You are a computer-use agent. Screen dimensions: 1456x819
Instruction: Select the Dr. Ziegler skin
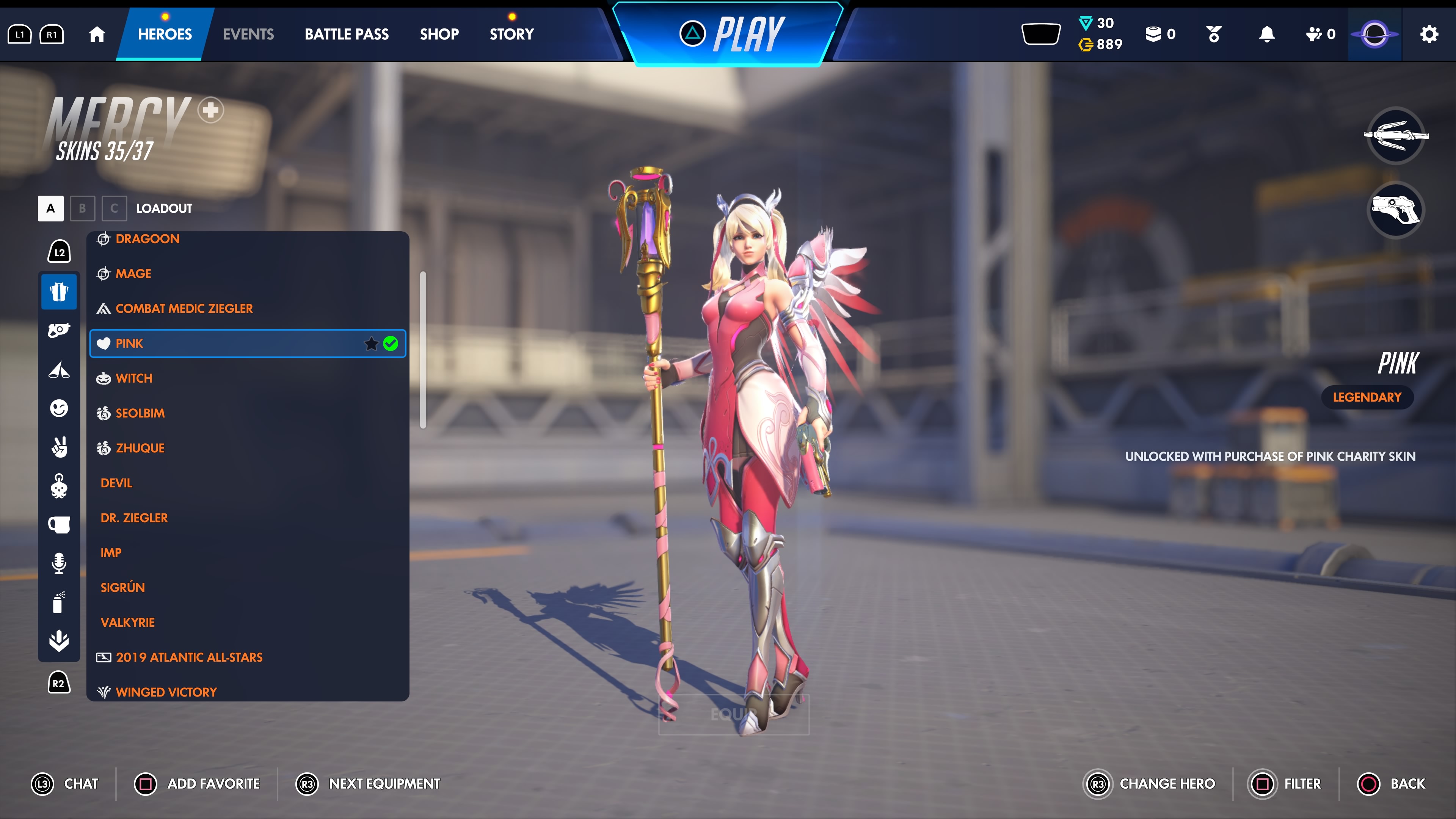tap(134, 518)
